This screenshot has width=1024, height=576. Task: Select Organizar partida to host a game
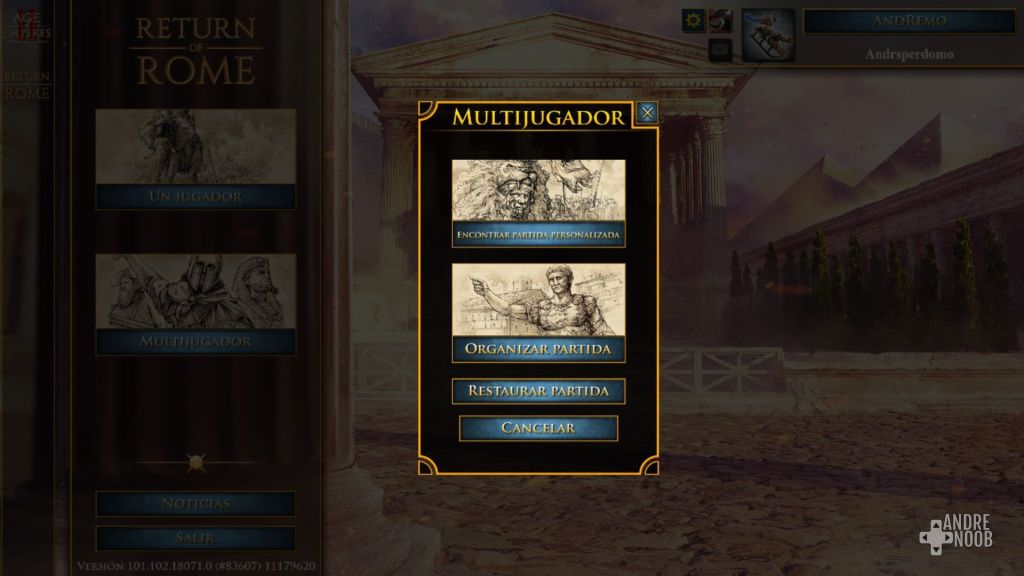(x=538, y=312)
